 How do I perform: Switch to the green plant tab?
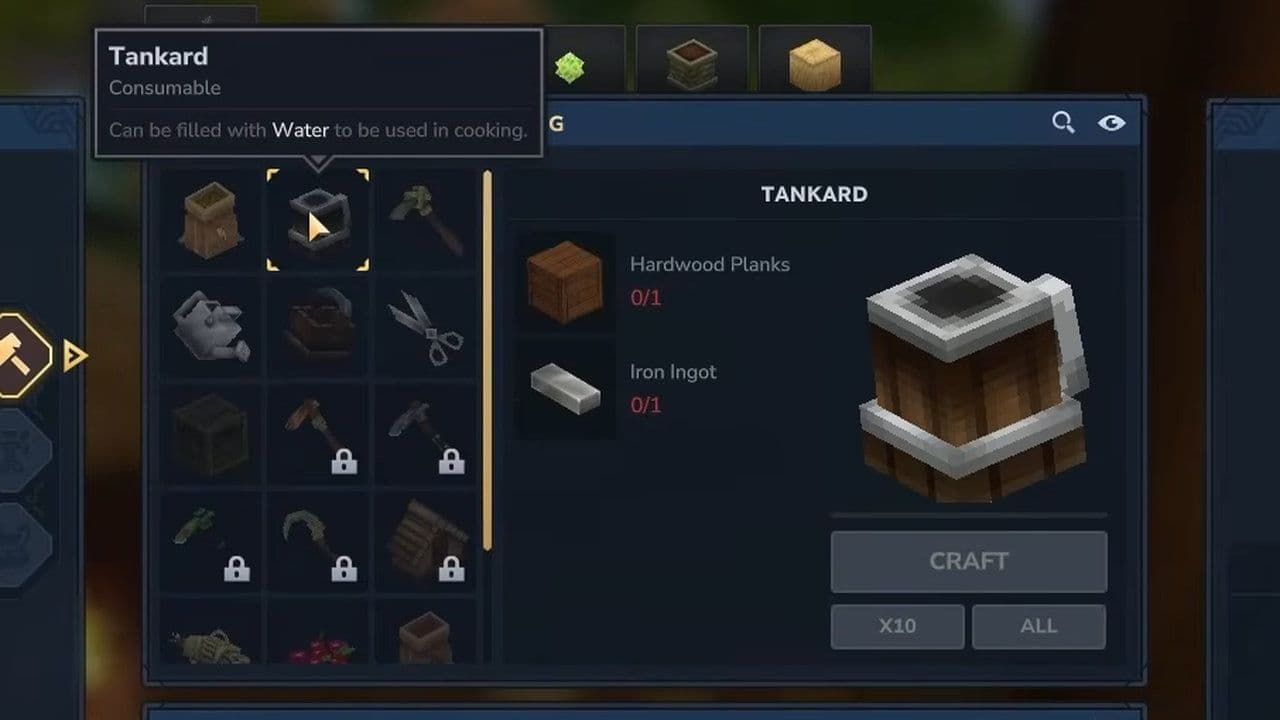(x=570, y=68)
